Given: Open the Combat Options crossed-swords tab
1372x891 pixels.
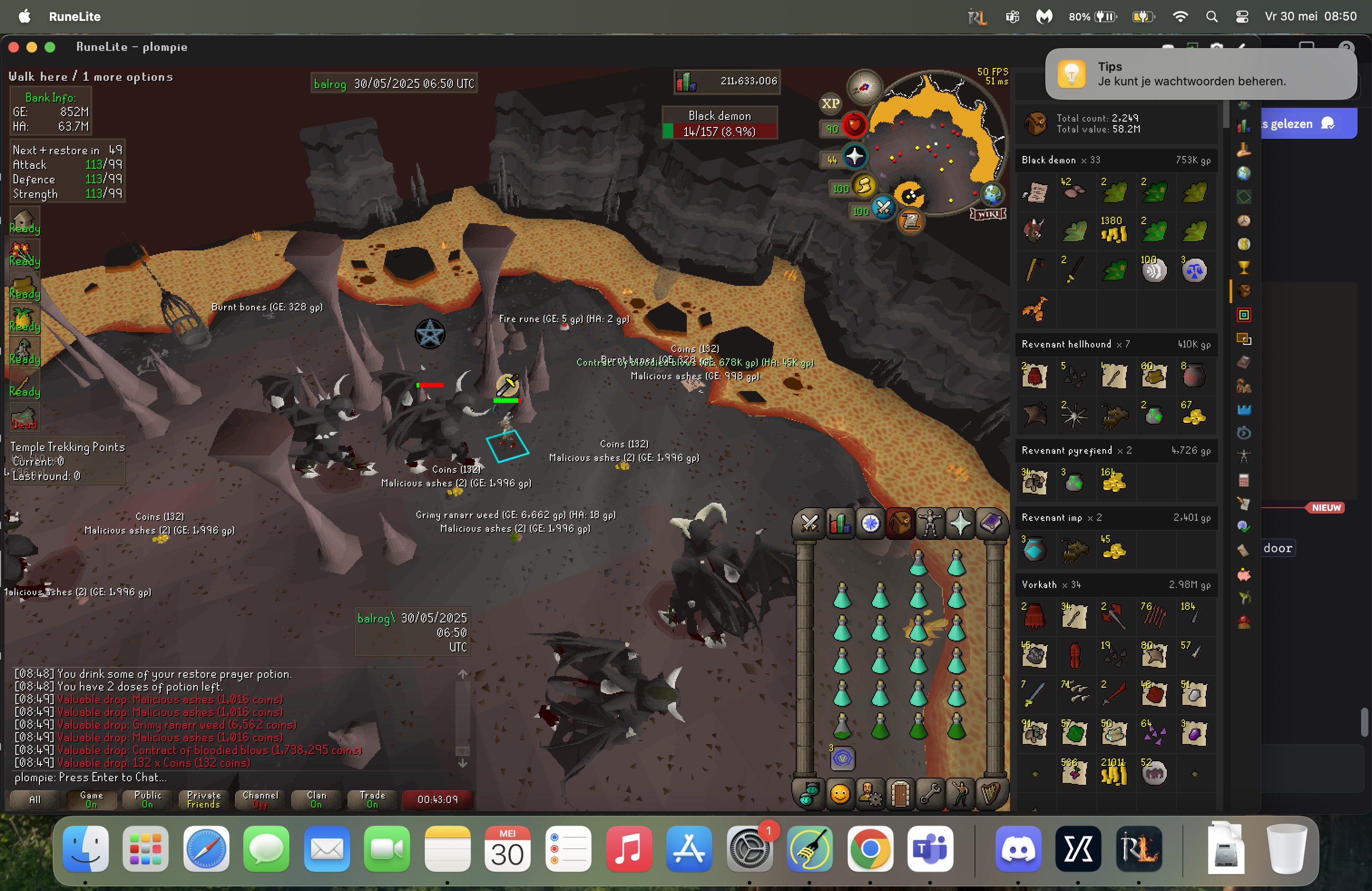Looking at the screenshot, I should [809, 524].
